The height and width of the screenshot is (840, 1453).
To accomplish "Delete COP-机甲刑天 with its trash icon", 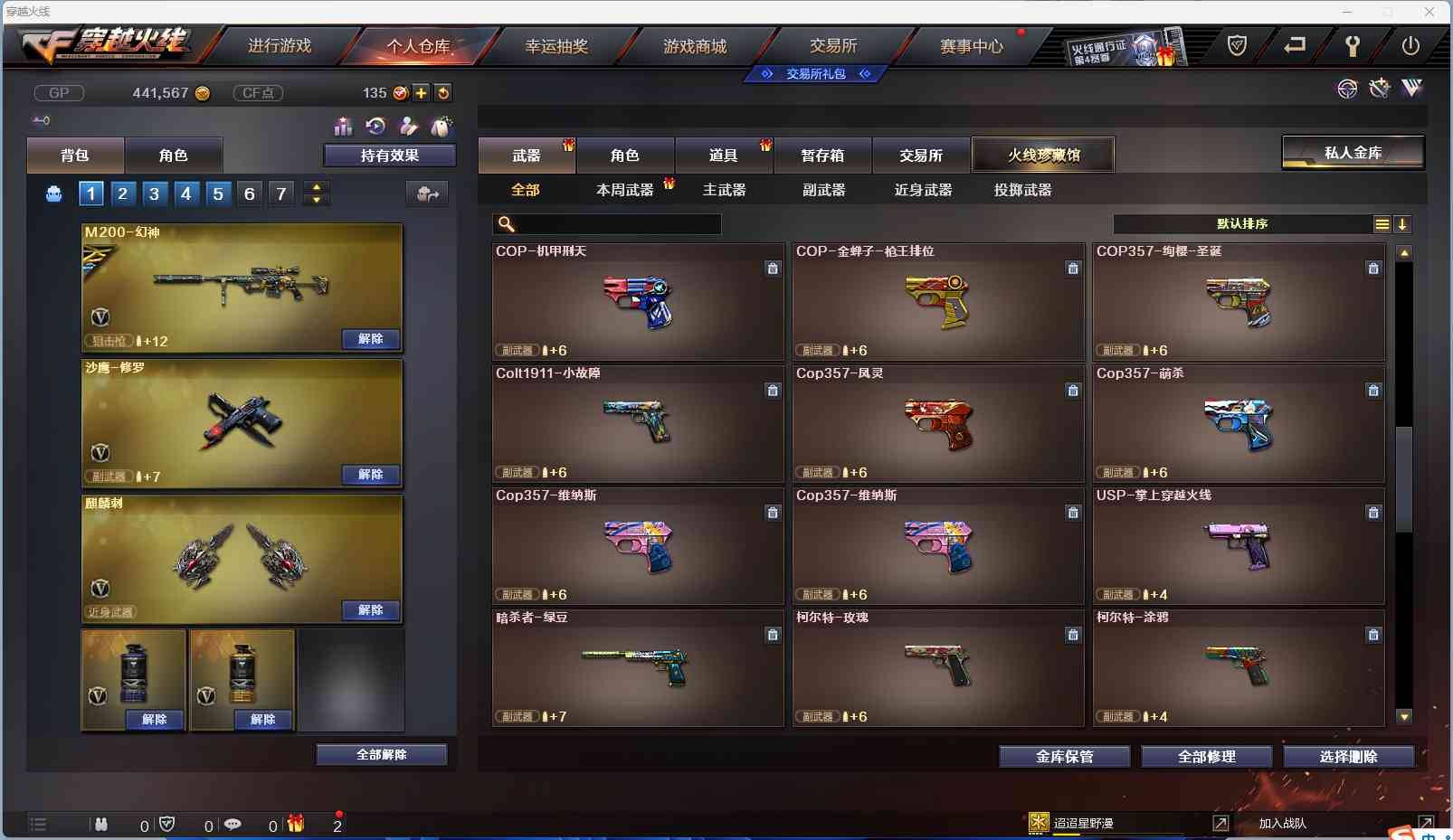I will click(x=774, y=268).
